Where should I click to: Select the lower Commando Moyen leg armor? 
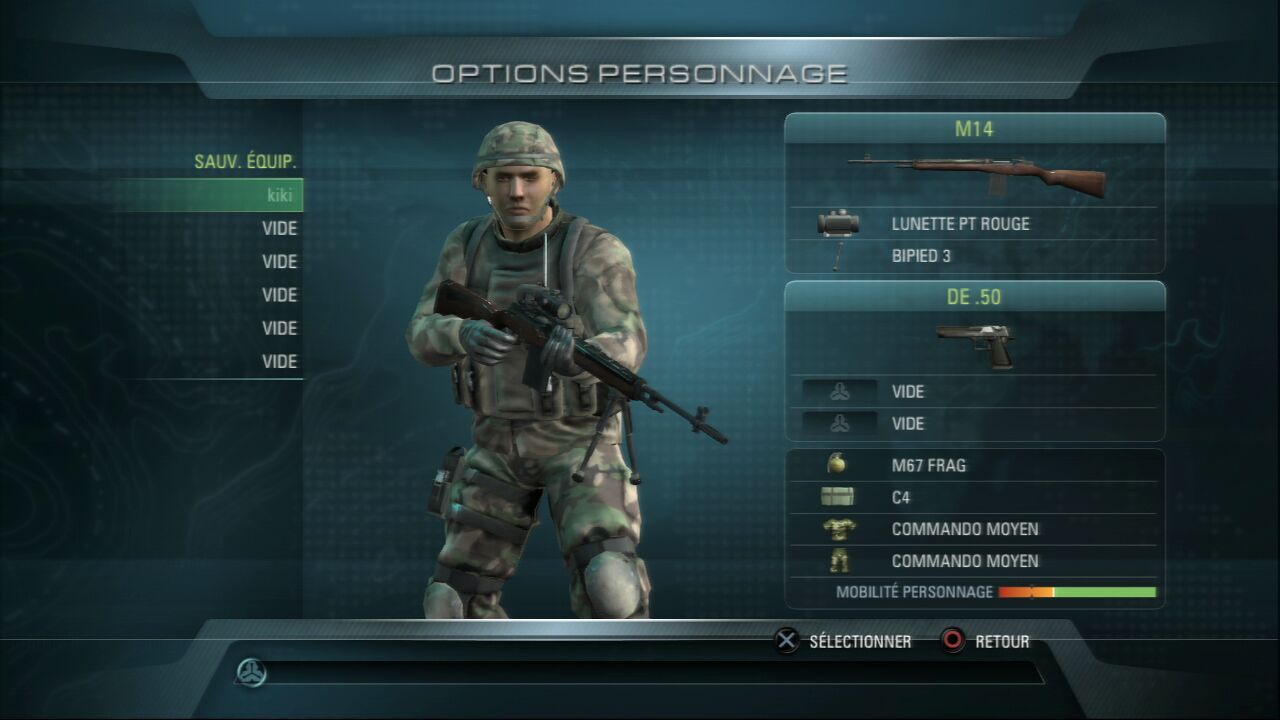click(964, 561)
